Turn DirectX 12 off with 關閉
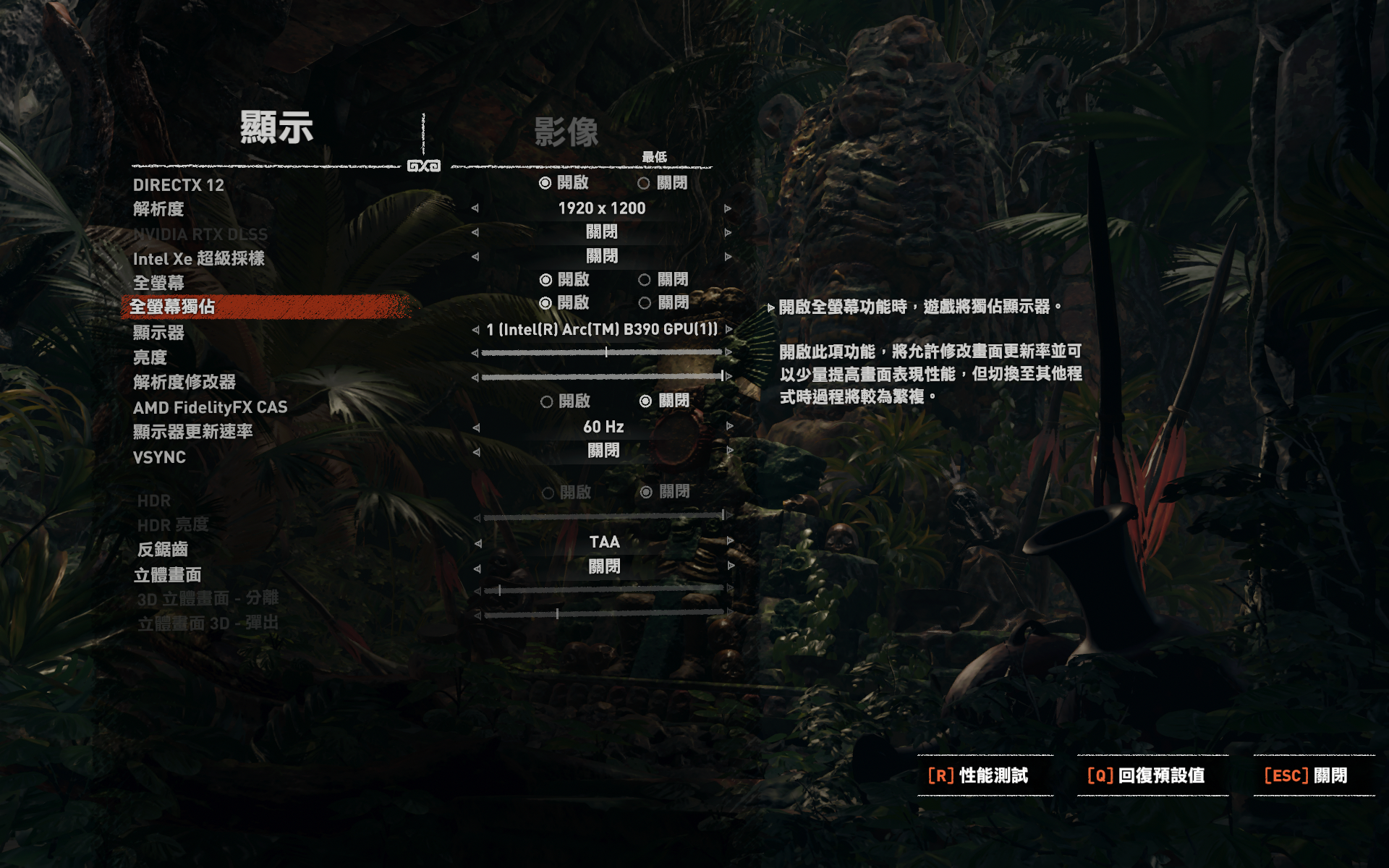The image size is (1389, 868). 644,184
